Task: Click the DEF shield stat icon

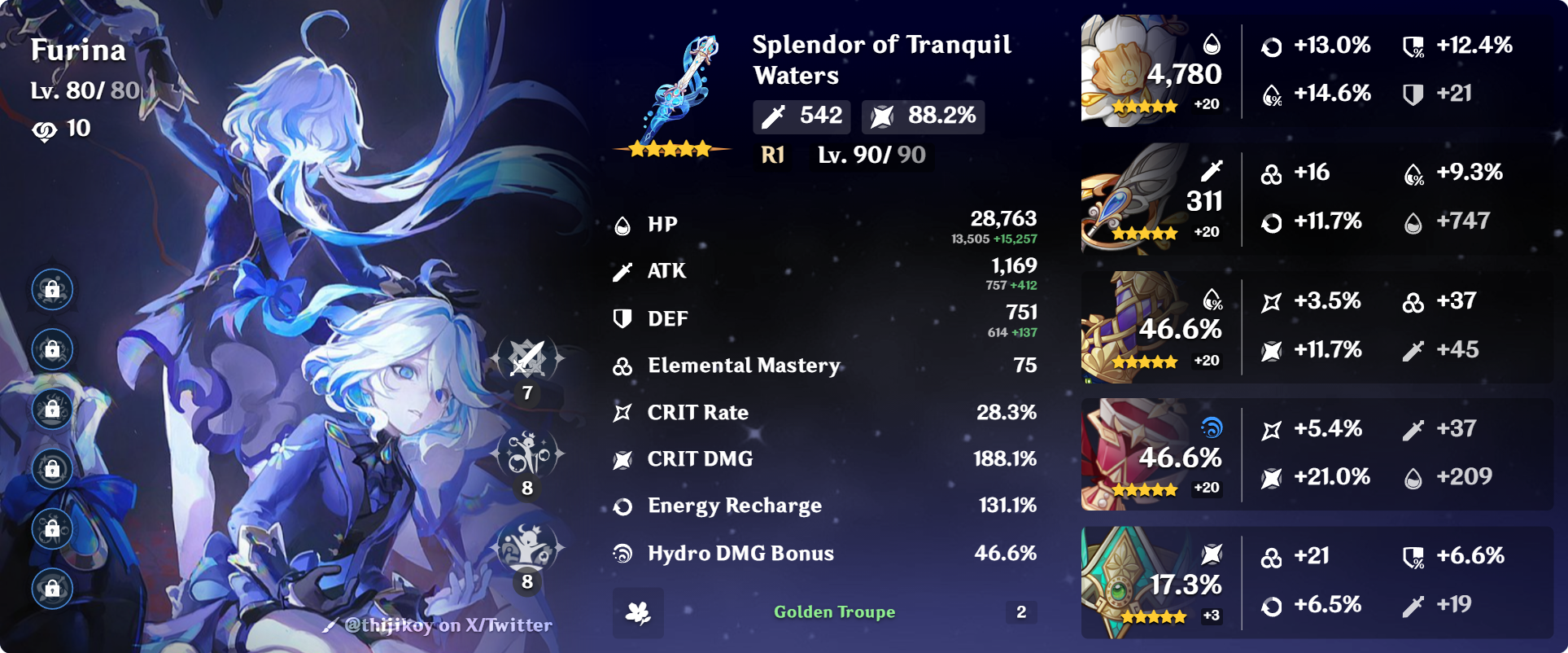Action: pyautogui.click(x=622, y=318)
